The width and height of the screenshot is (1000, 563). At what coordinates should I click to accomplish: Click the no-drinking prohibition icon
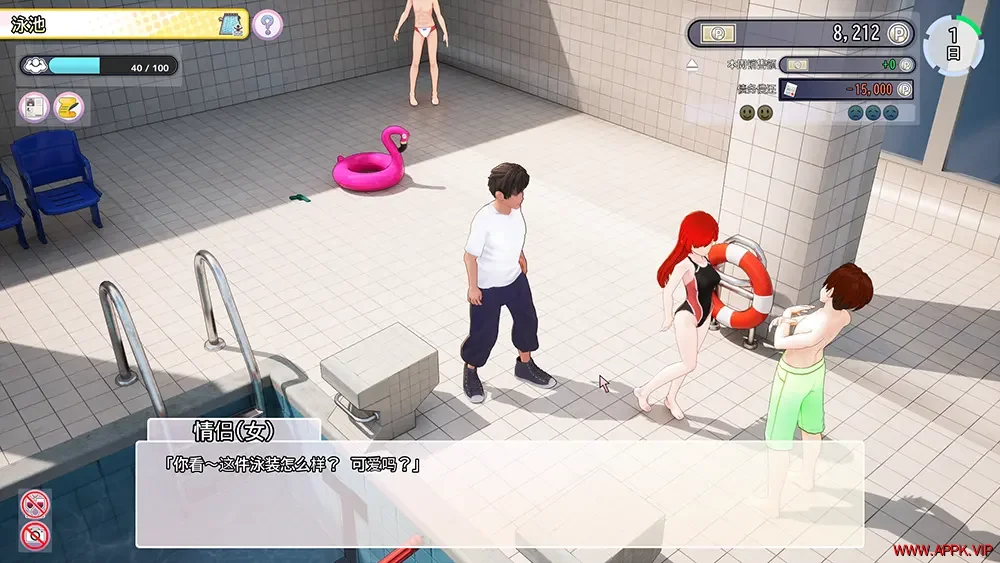(34, 504)
